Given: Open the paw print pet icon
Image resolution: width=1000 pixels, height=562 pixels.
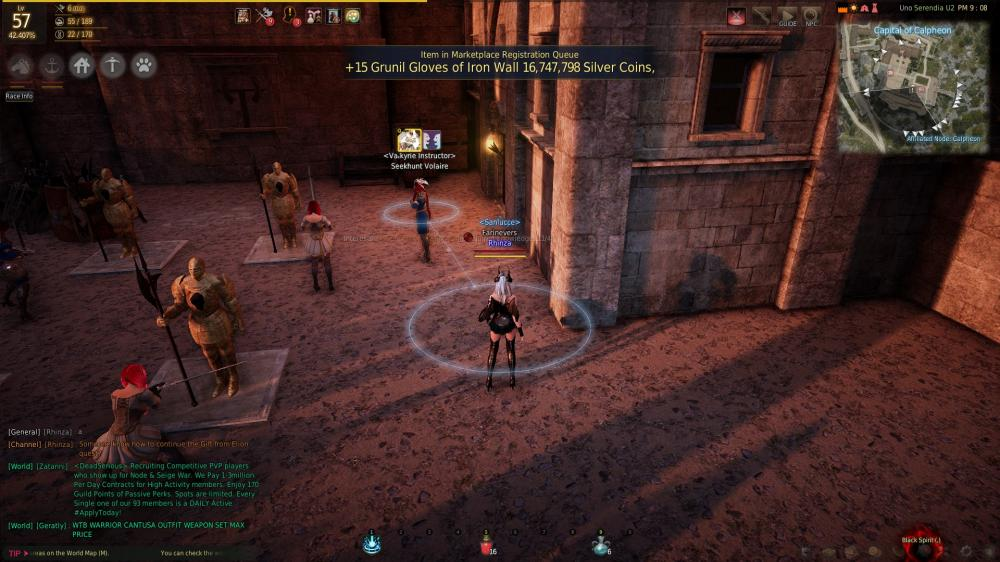Looking at the screenshot, I should click(144, 66).
